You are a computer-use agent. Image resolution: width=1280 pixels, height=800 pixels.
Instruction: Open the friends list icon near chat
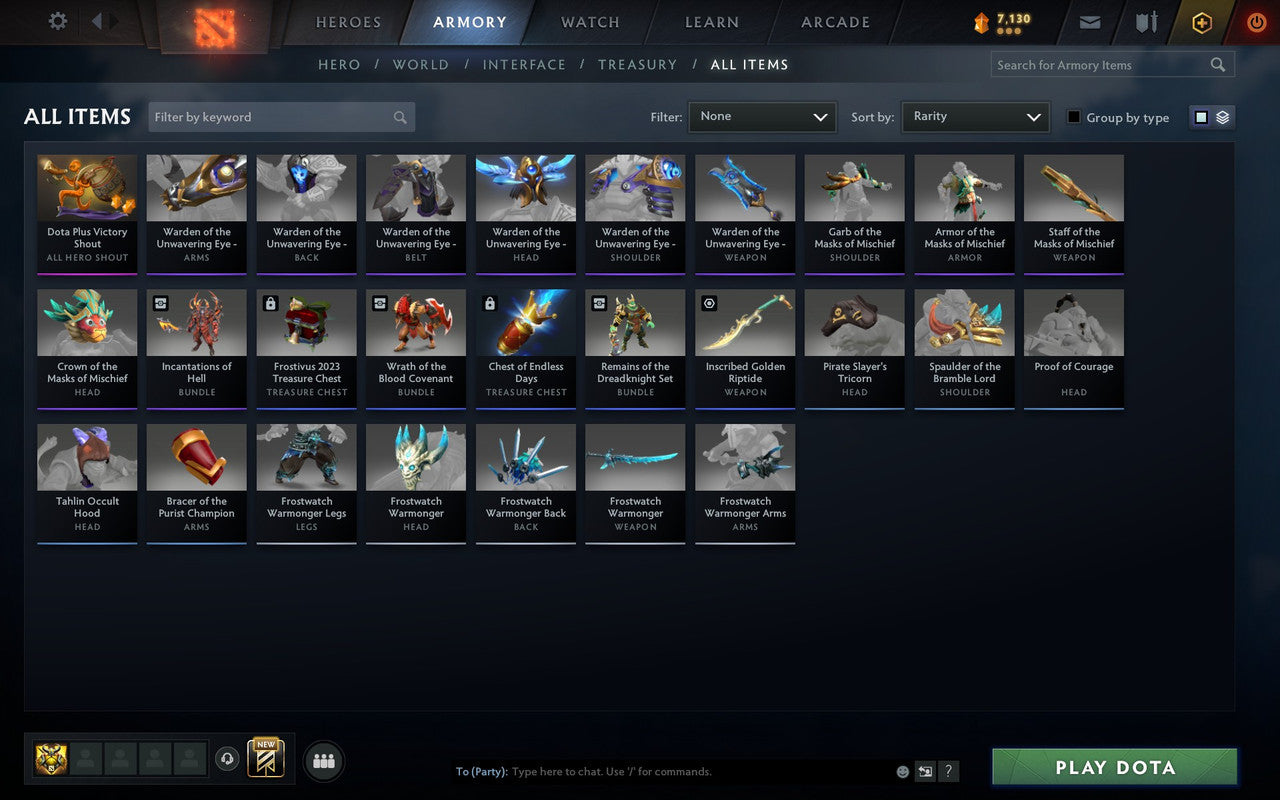click(324, 760)
